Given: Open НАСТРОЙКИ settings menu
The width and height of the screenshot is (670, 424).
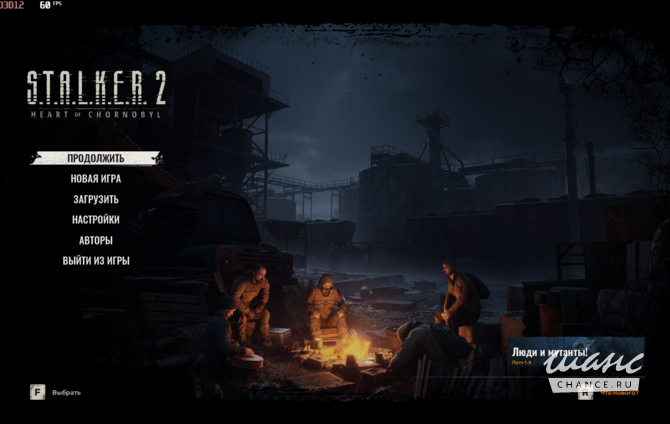Looking at the screenshot, I should pyautogui.click(x=96, y=220).
